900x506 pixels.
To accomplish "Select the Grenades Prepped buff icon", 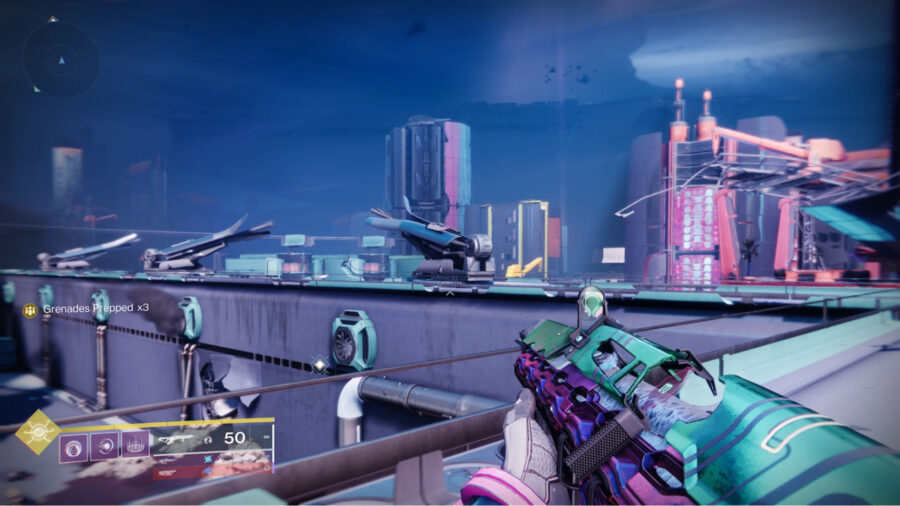I will pyautogui.click(x=30, y=309).
